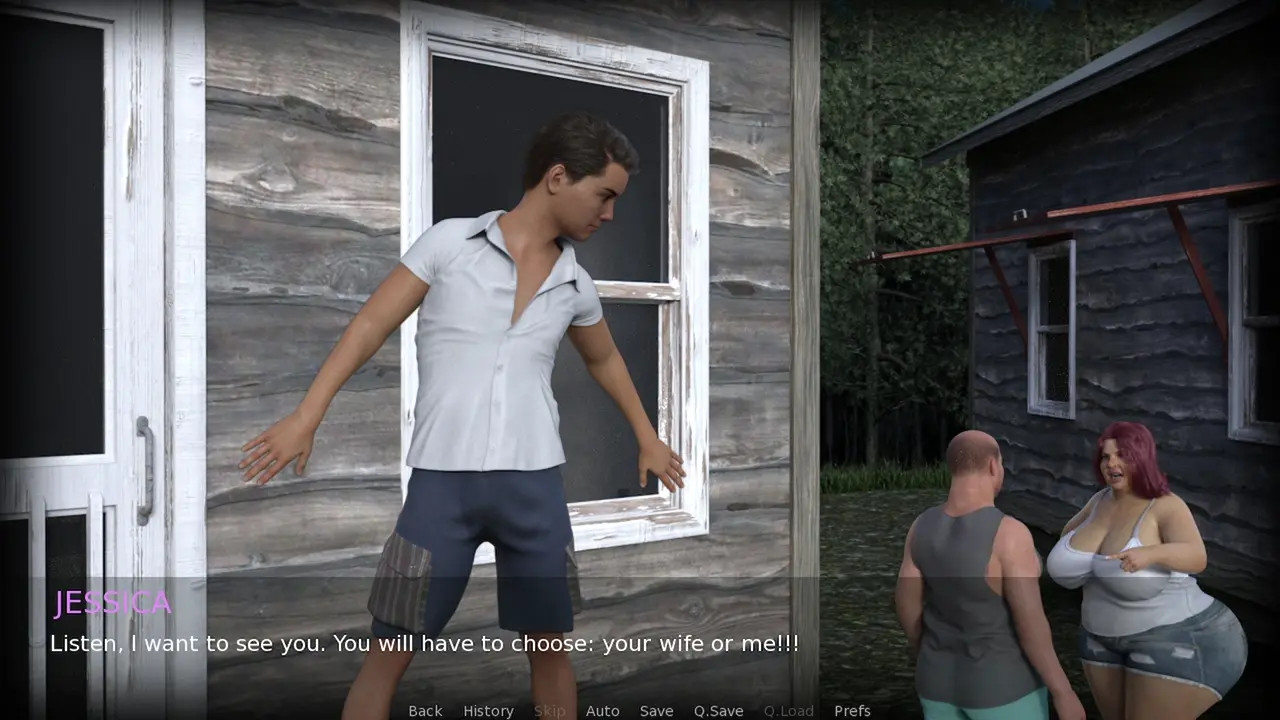
Task: Toggle Auto-advance for dialogue
Action: [x=602, y=711]
